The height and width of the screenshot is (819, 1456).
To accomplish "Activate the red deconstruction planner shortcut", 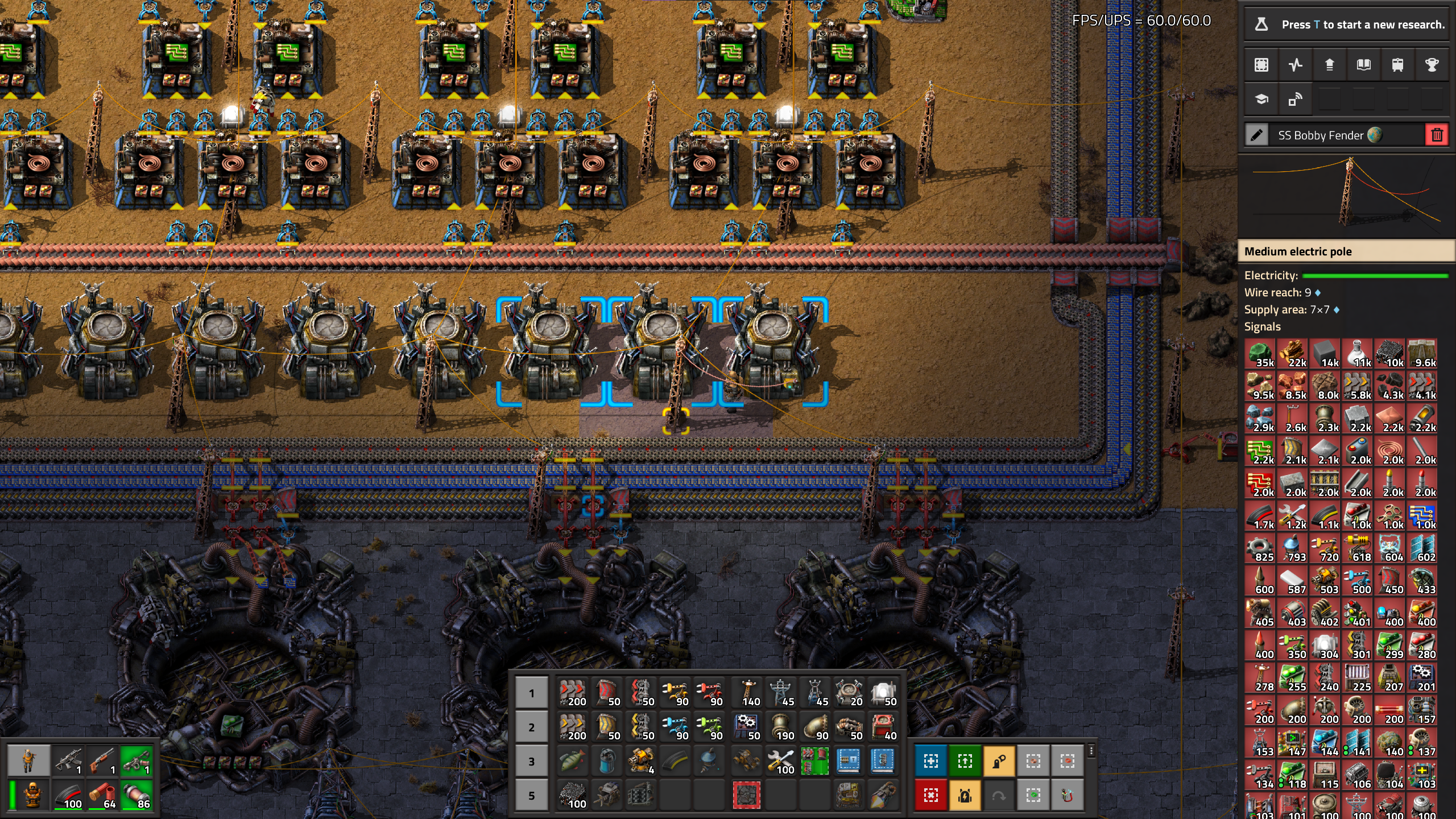I will pos(930,795).
